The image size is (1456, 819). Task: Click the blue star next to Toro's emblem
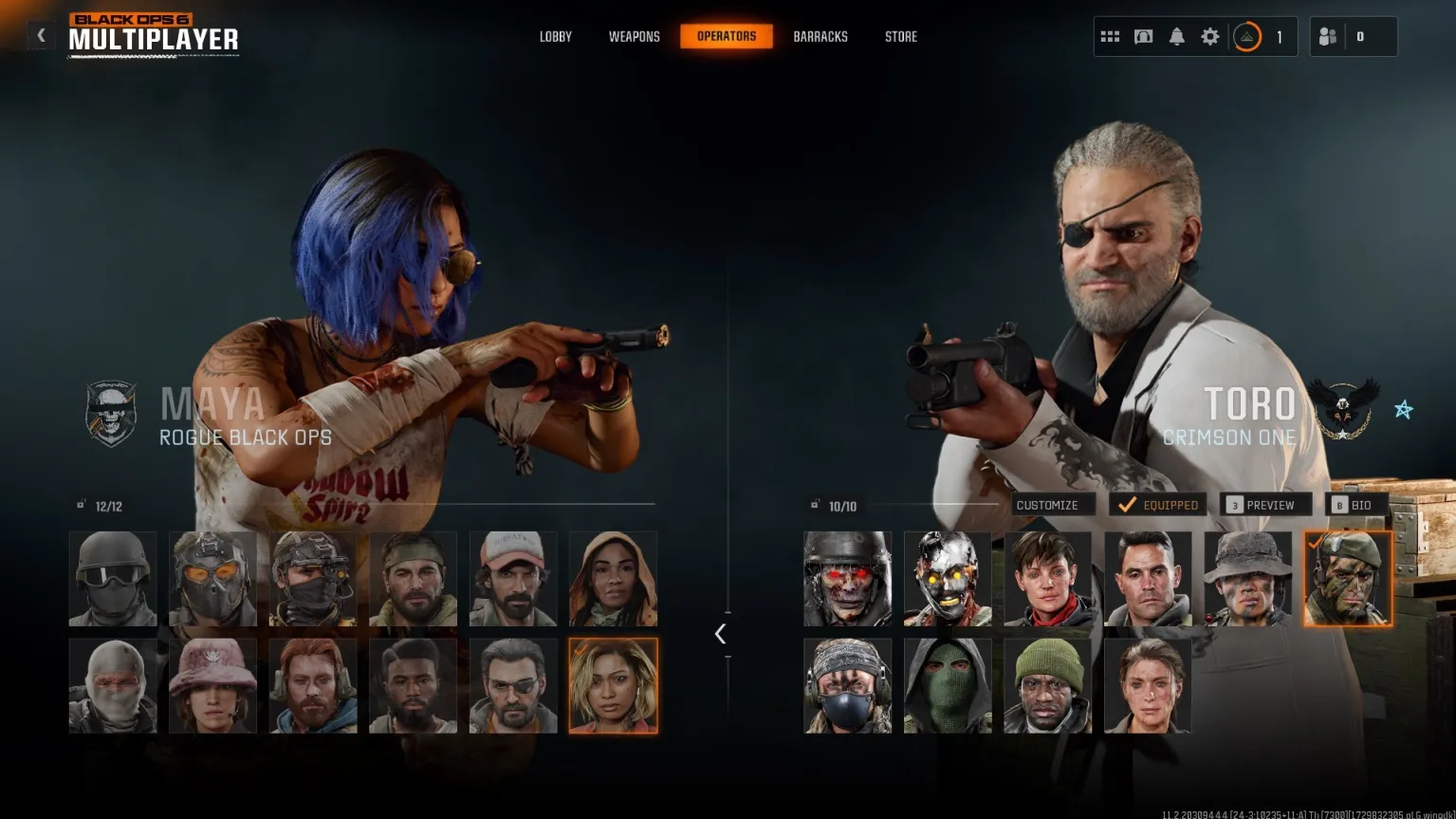[1402, 410]
